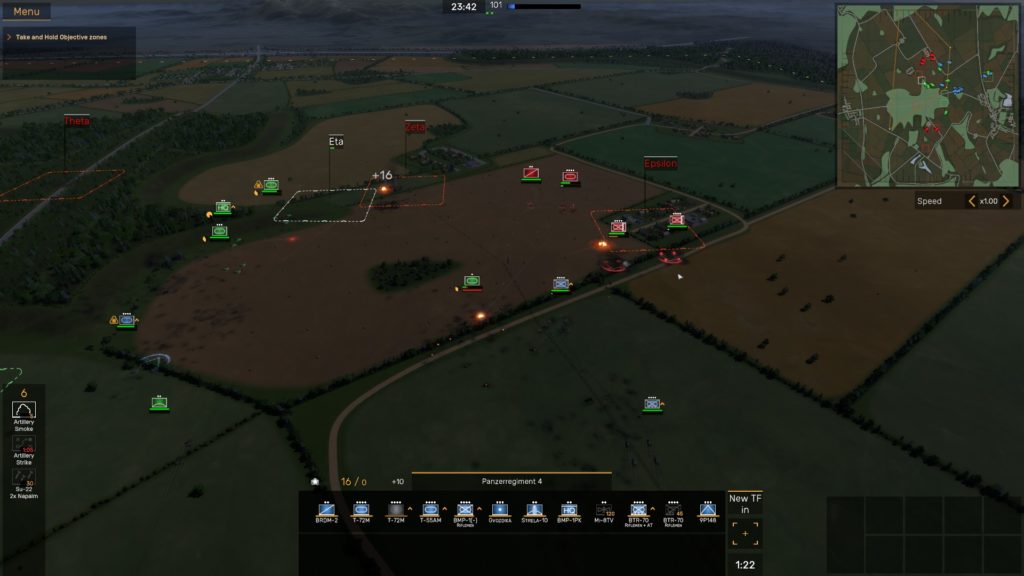
Task: Call in the Su-22 2x Napalm strike
Action: [x=23, y=484]
